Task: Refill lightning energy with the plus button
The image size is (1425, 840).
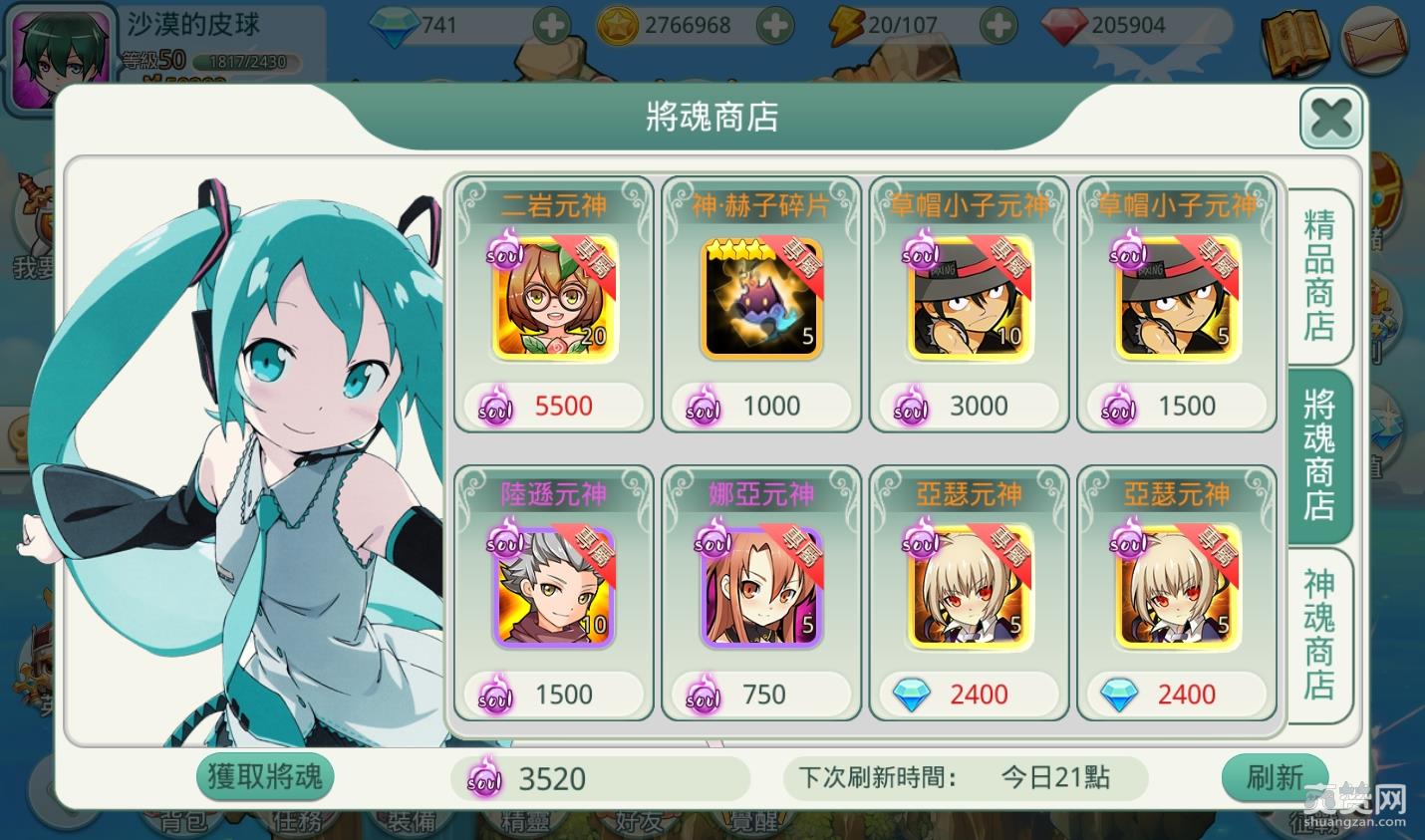Action: [x=997, y=26]
